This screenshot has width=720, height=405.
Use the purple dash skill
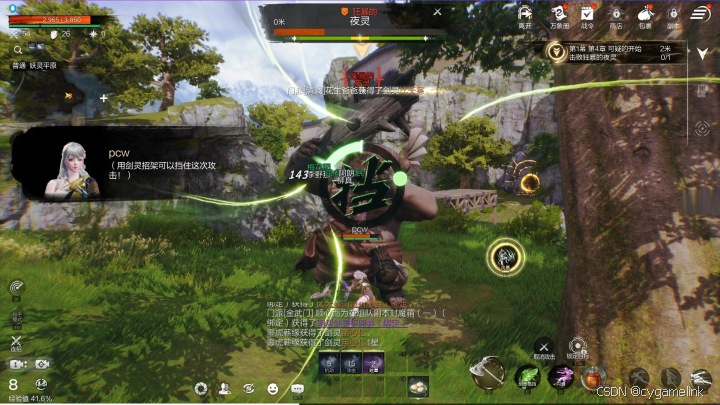(x=562, y=376)
